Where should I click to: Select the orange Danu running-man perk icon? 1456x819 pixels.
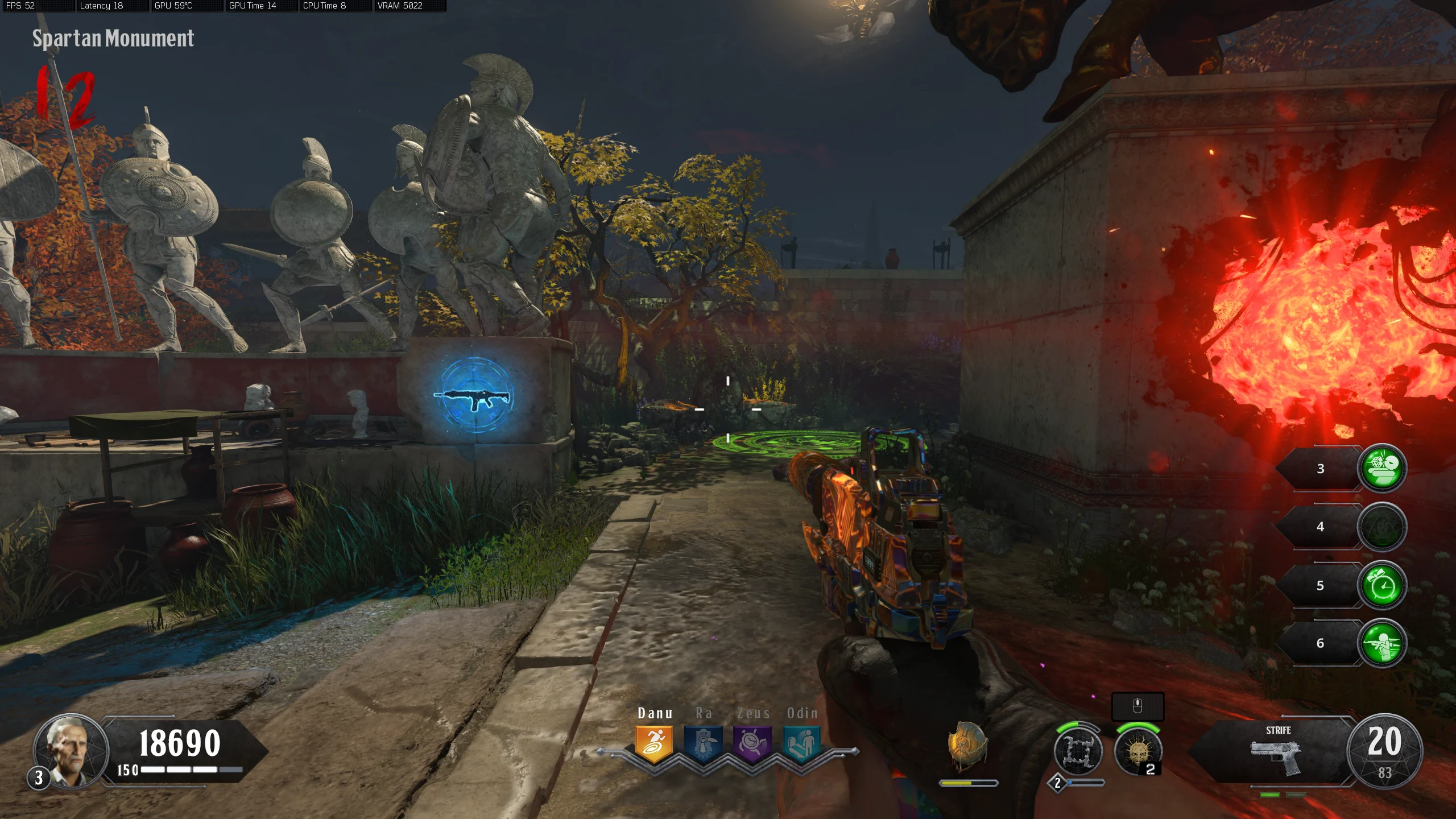[x=654, y=743]
